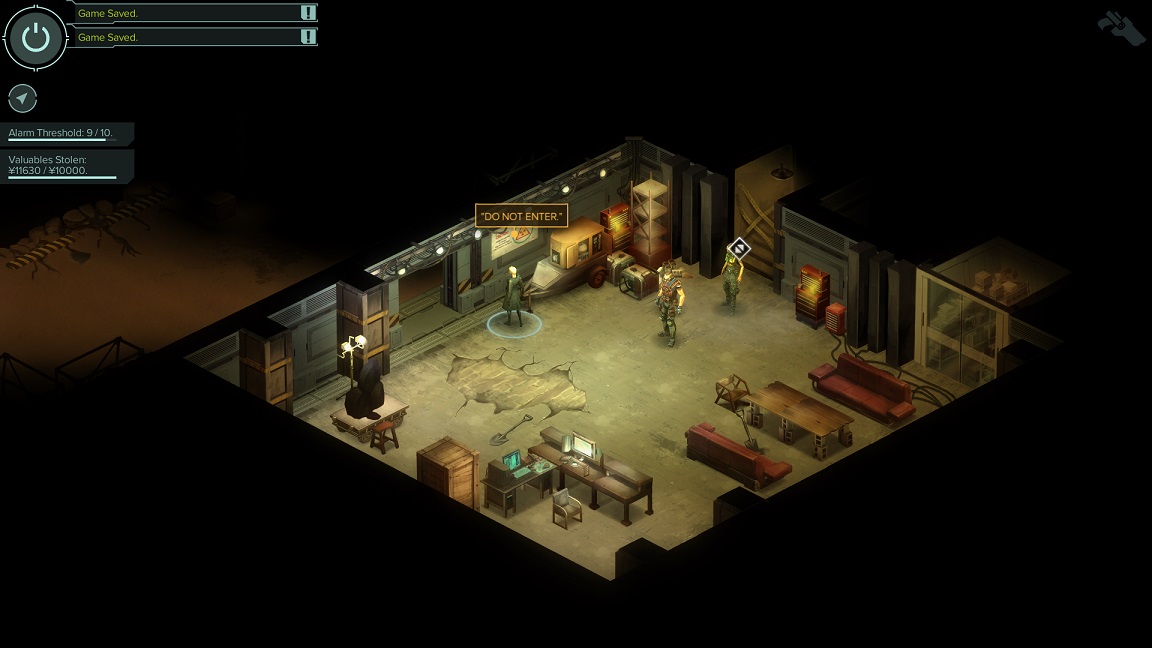Toggle the holstered pistol weapon icon
1152x648 pixels.
(x=1121, y=27)
